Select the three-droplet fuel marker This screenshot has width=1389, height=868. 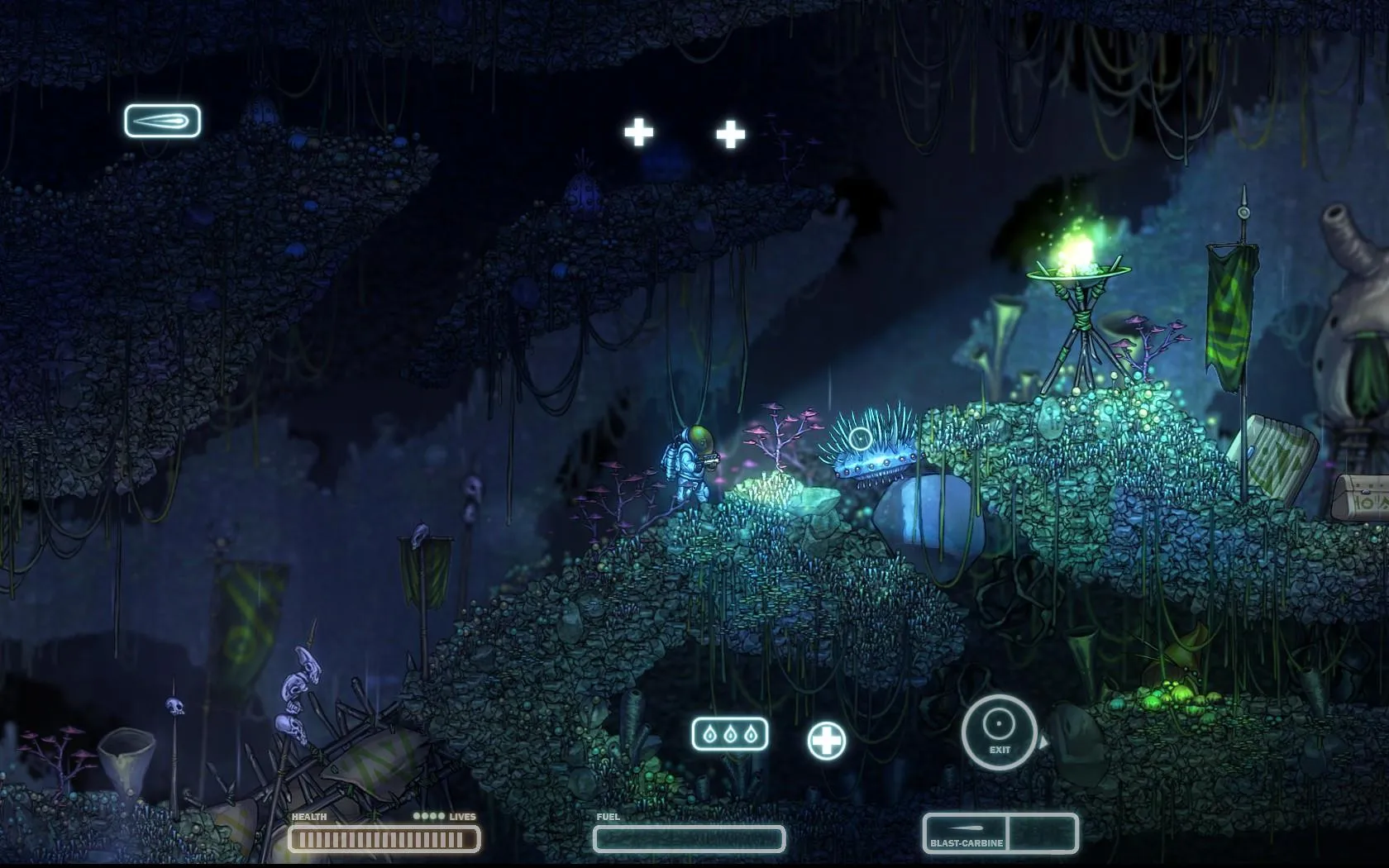click(x=729, y=734)
